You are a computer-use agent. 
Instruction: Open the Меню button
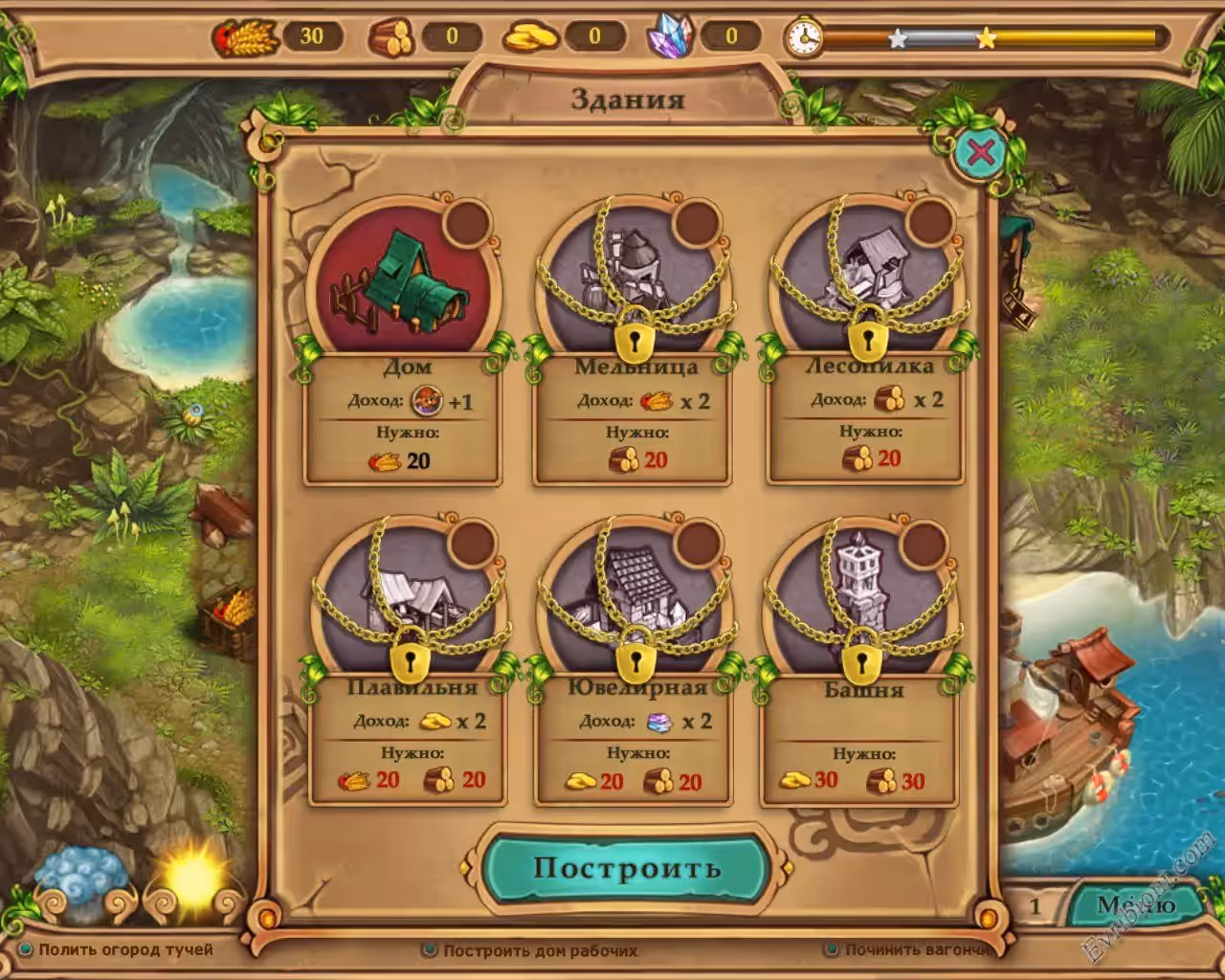[1136, 905]
